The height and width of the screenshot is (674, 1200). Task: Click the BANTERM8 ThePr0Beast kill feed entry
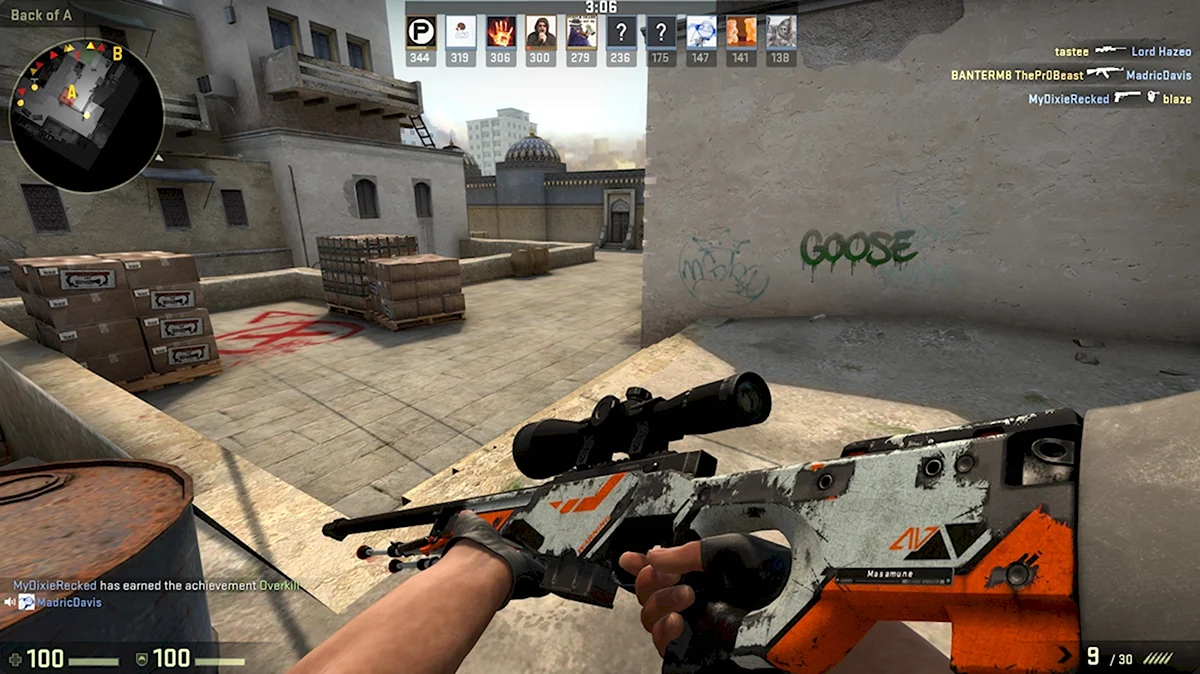(1070, 75)
